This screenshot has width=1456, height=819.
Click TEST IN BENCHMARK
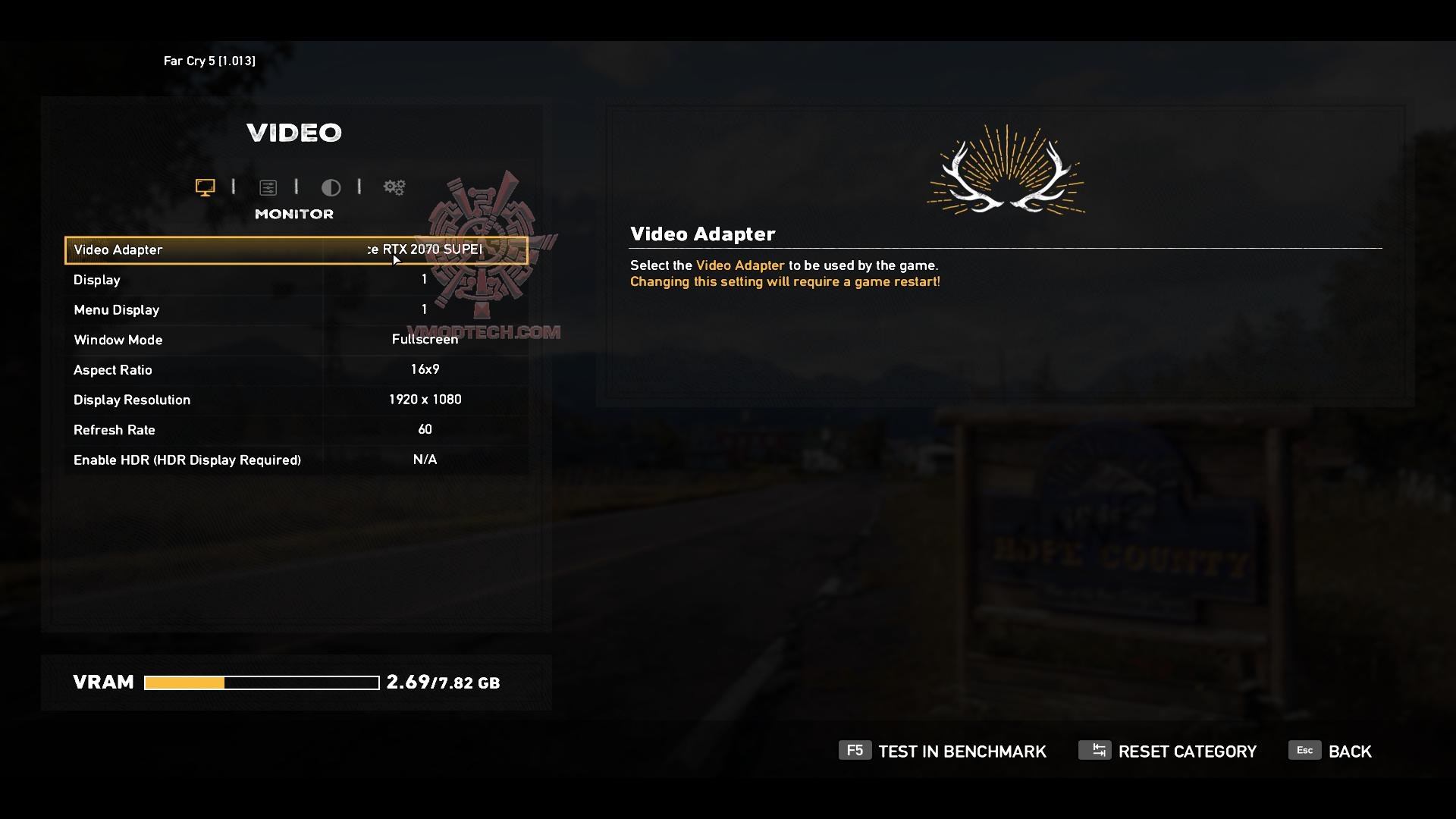[962, 751]
